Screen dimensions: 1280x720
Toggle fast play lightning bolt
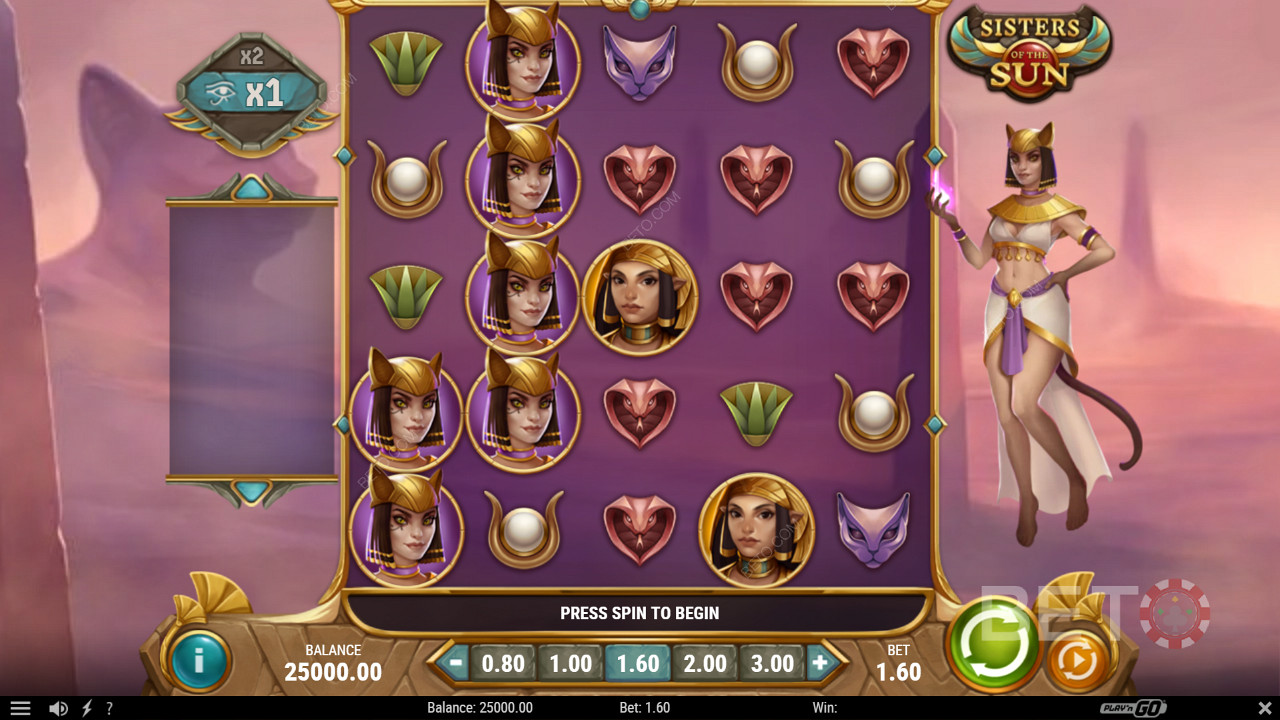[87, 708]
